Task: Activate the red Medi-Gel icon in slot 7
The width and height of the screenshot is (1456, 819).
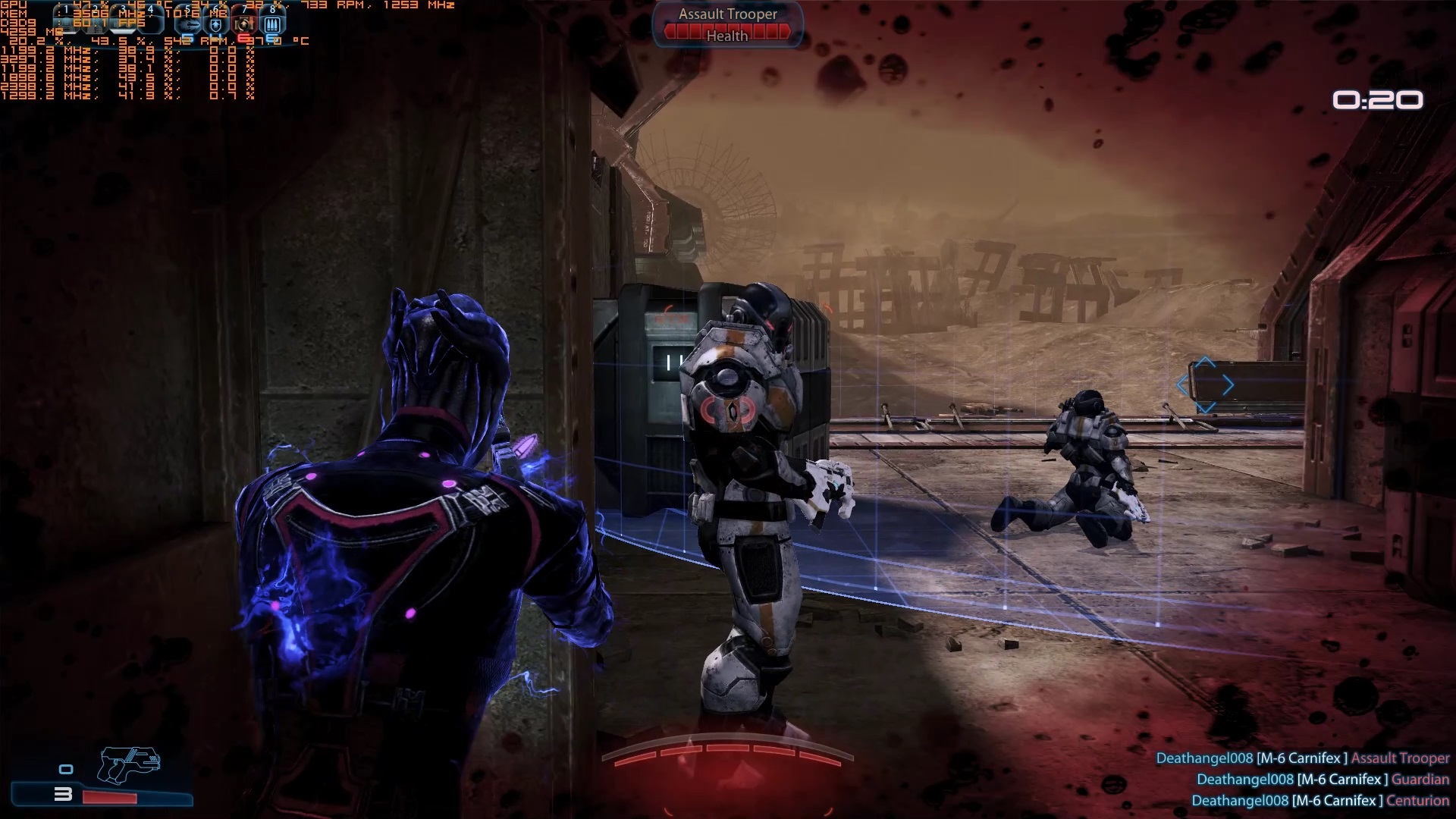Action: pyautogui.click(x=244, y=24)
